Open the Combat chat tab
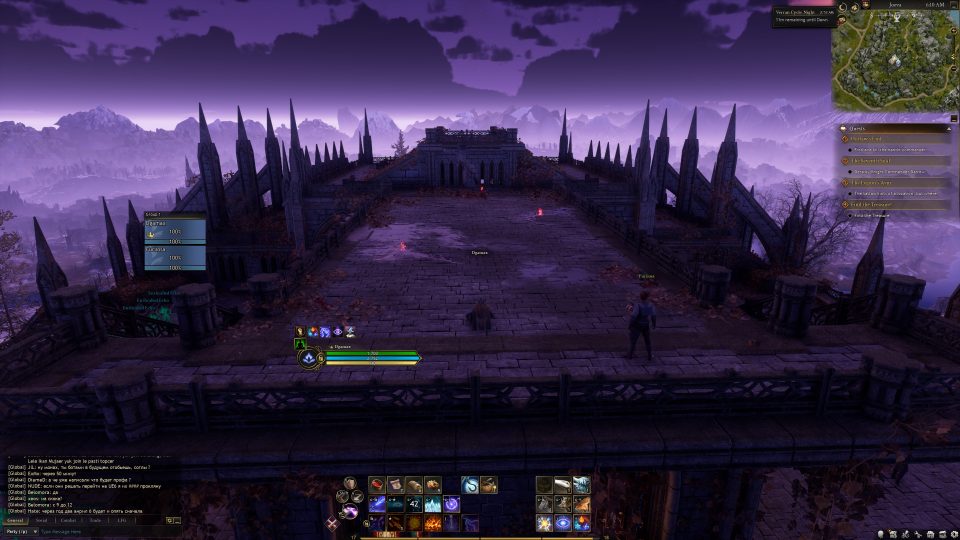960x540 pixels. (68, 520)
